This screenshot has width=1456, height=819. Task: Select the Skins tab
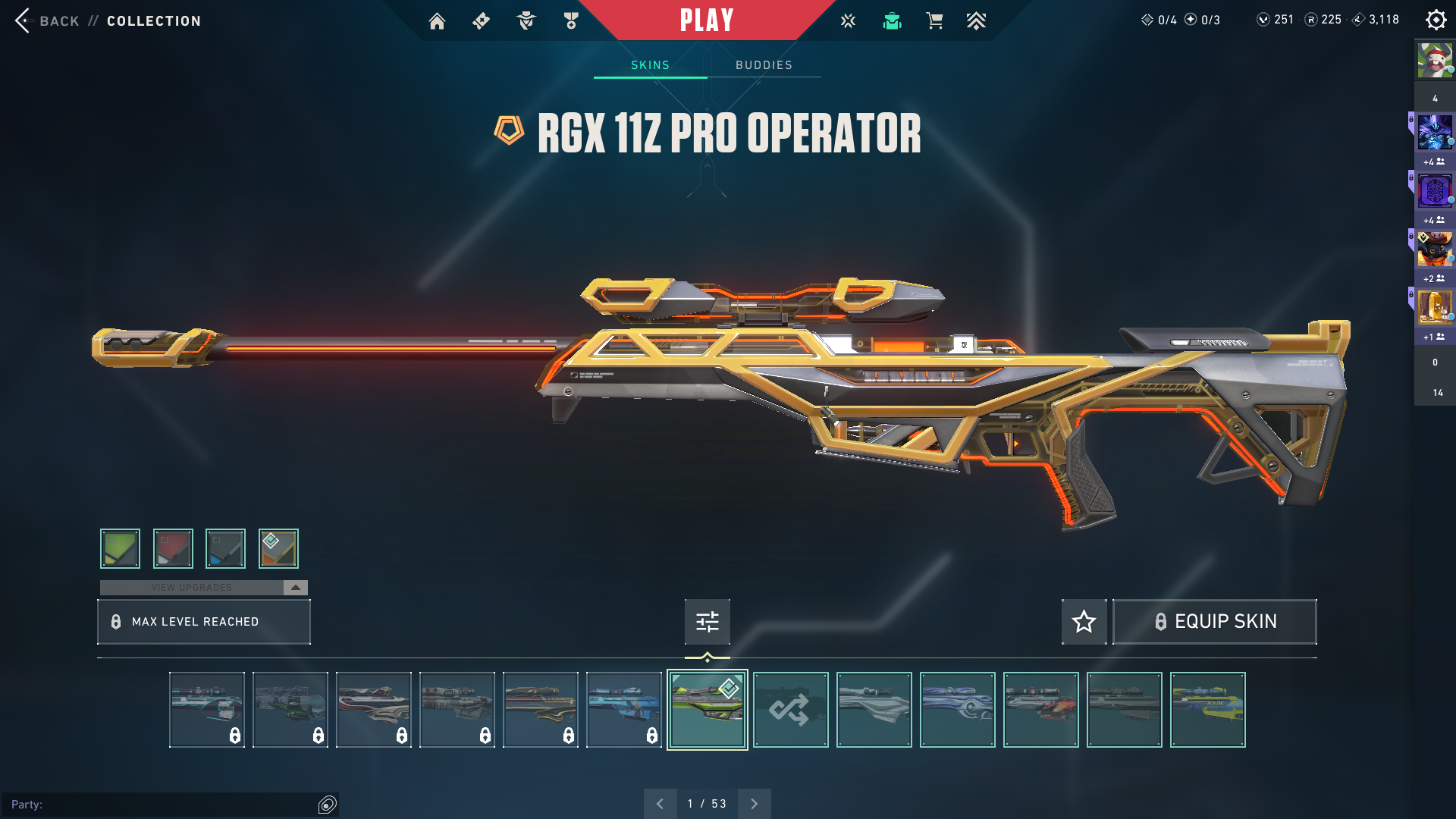coord(650,65)
